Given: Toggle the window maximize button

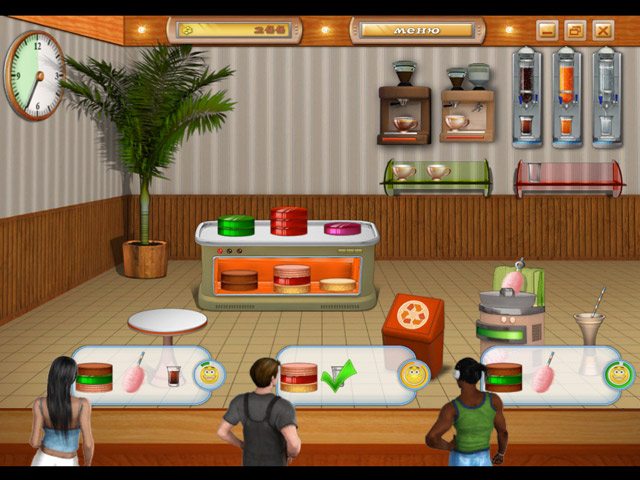Looking at the screenshot, I should click(x=575, y=30).
